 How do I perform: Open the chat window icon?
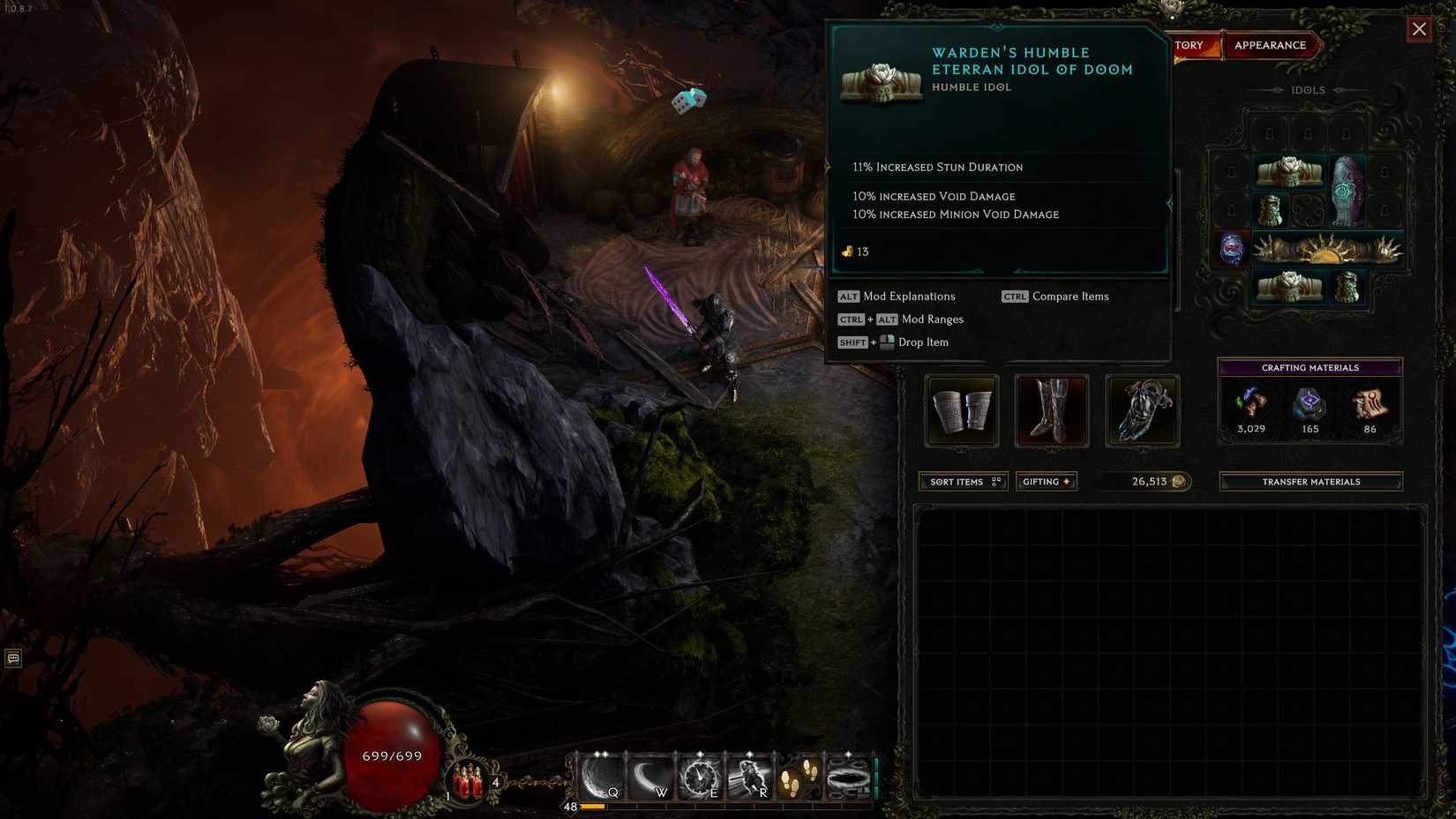tap(13, 658)
